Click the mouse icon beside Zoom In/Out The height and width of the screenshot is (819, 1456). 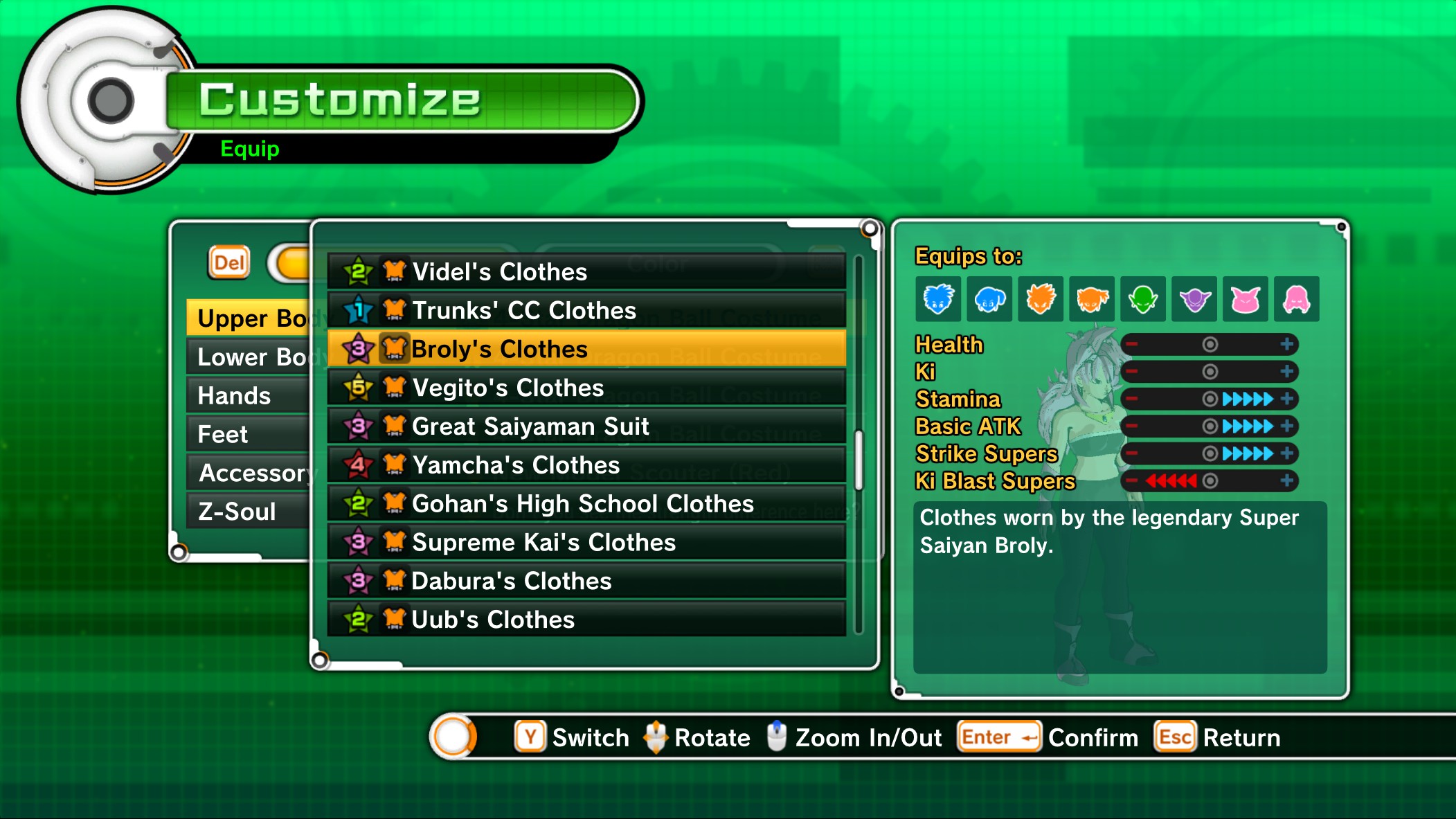[778, 736]
